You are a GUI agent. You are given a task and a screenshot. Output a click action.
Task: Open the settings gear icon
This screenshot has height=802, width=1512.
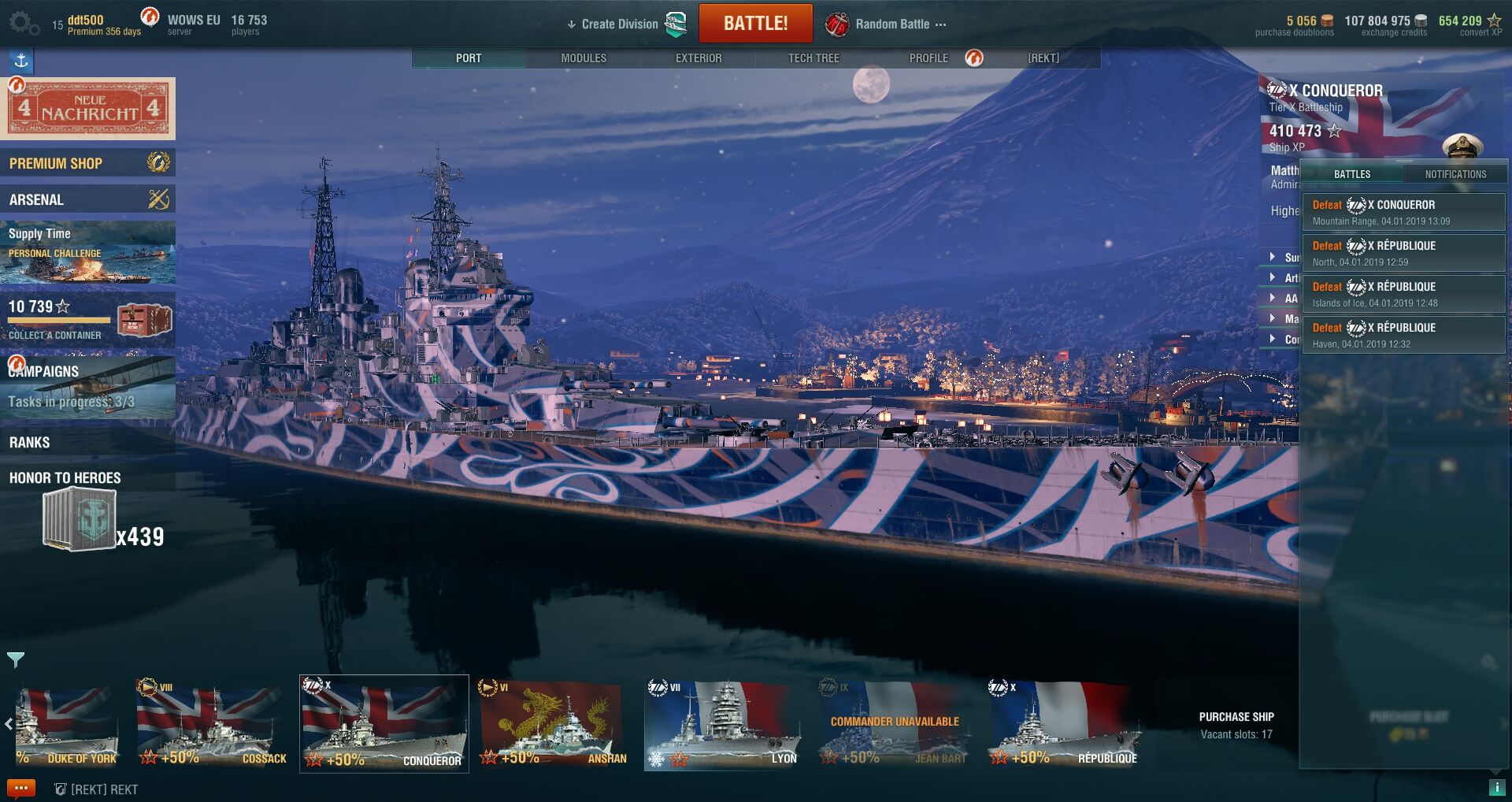point(24,24)
